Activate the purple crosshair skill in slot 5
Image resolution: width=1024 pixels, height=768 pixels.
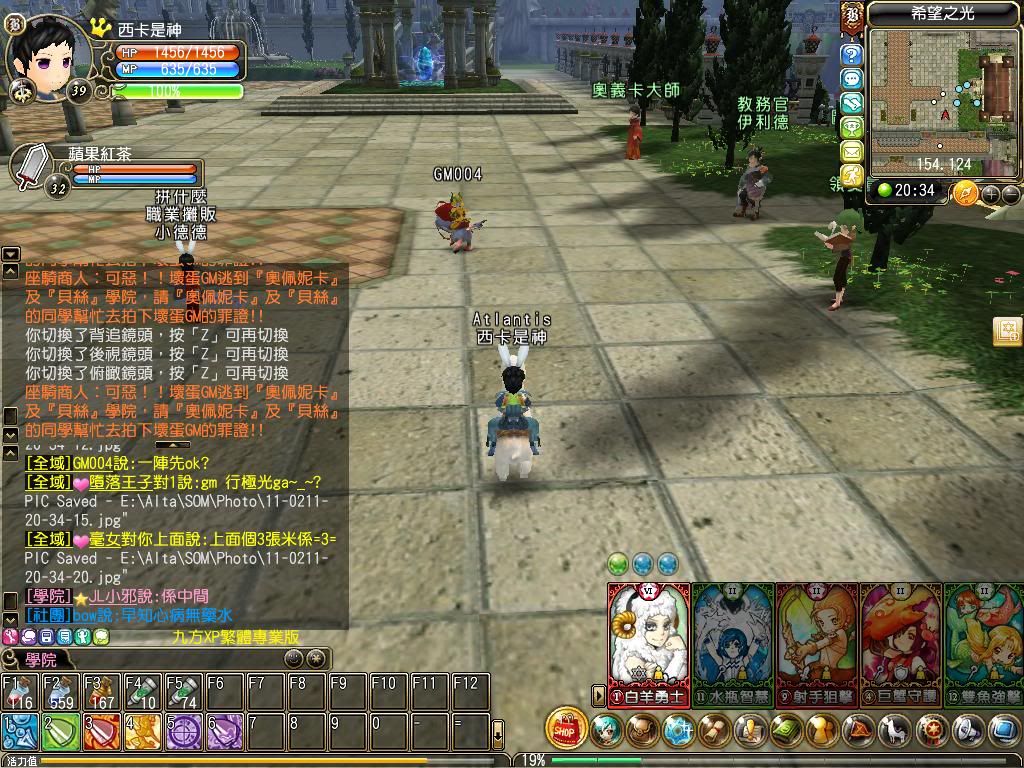tap(183, 732)
